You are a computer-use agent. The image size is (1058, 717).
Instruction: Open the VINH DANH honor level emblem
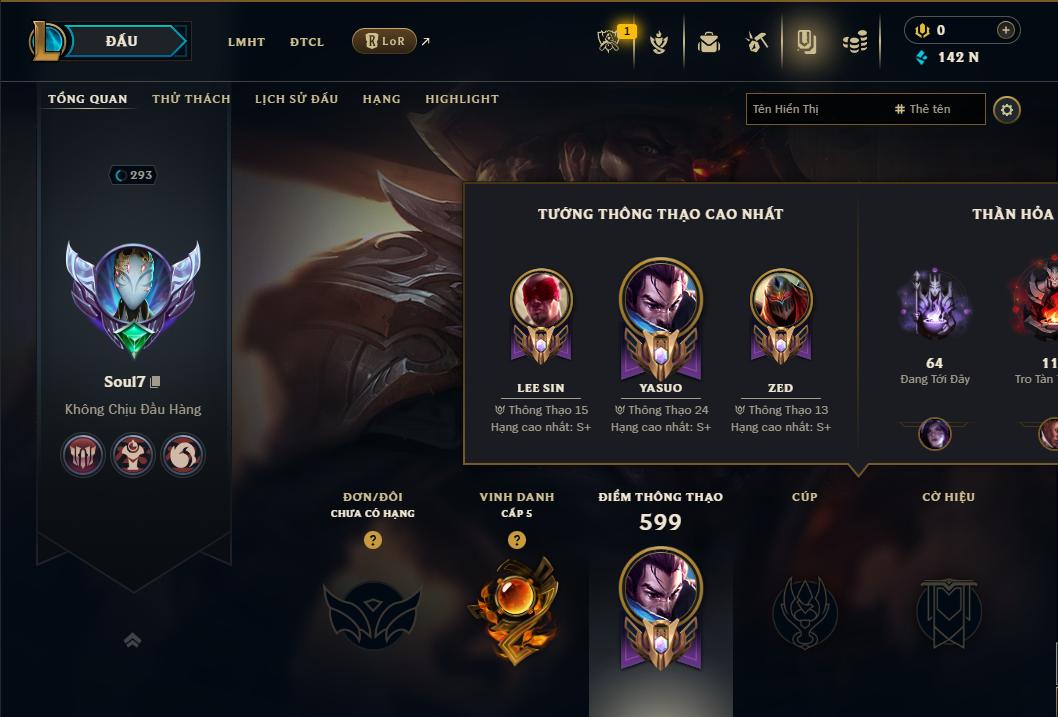pyautogui.click(x=516, y=608)
